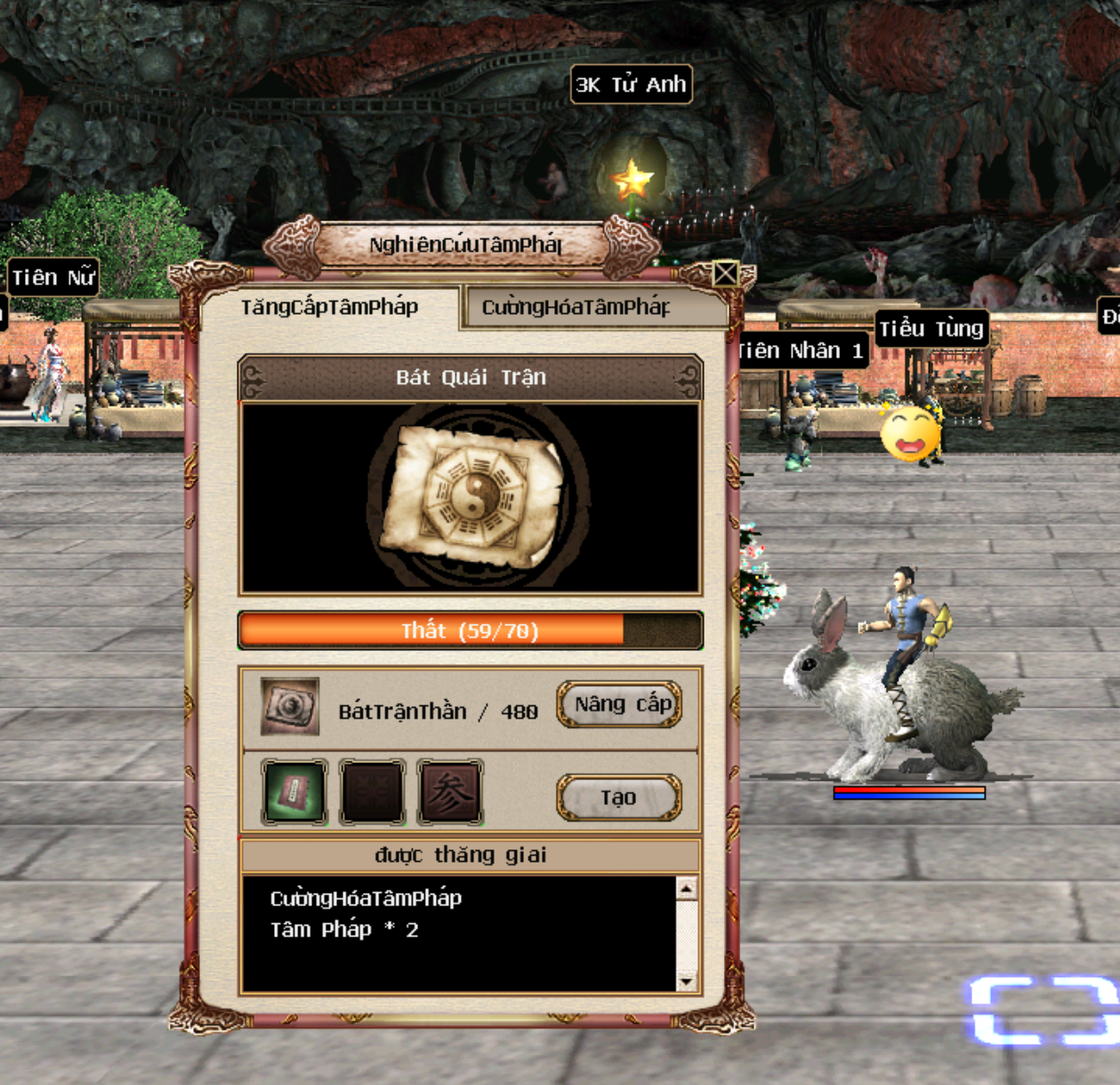1120x1085 pixels.
Task: Select the TăngCấpTâmPháp tab
Action: [x=330, y=308]
